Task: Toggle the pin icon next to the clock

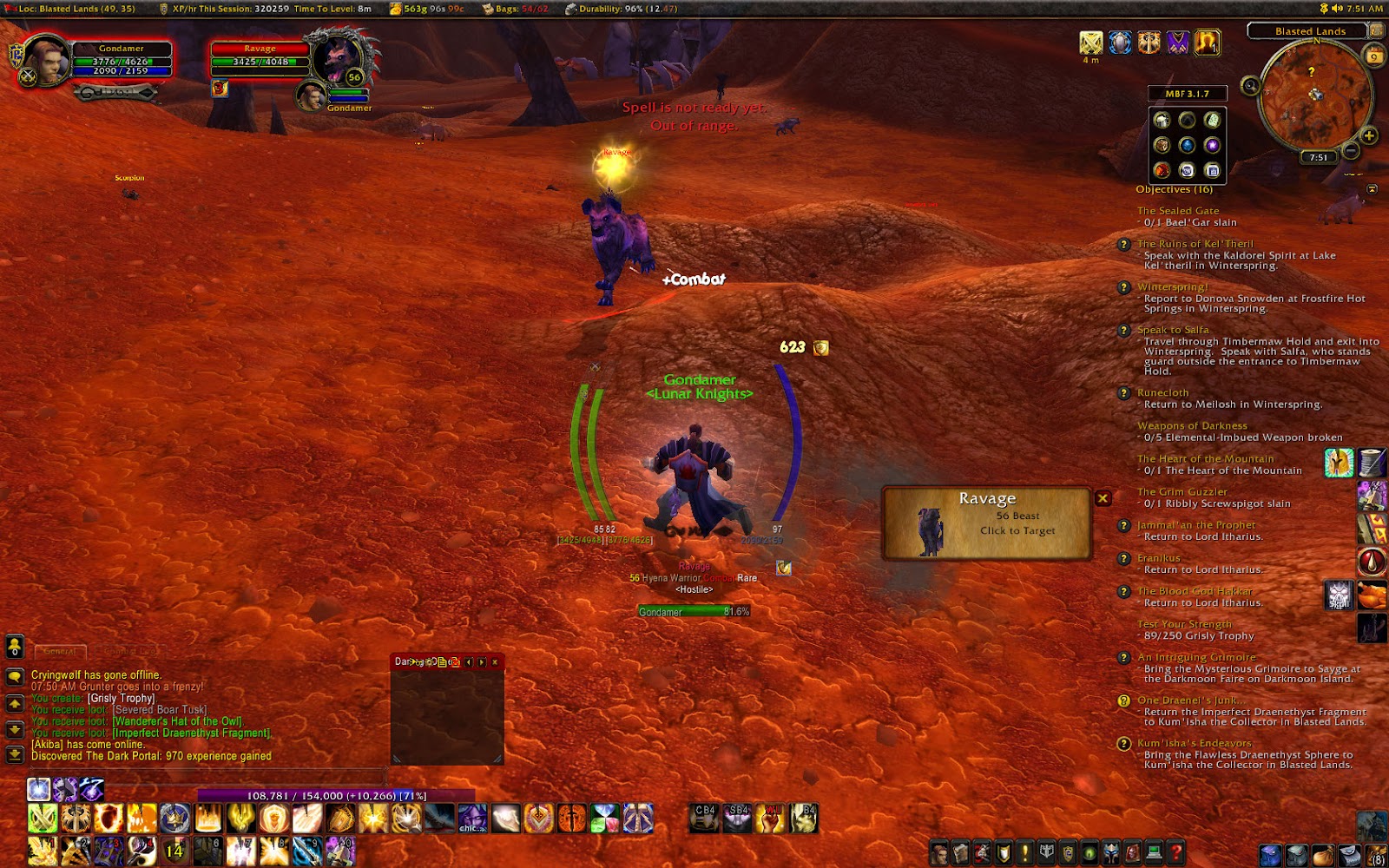Action: [x=1324, y=8]
